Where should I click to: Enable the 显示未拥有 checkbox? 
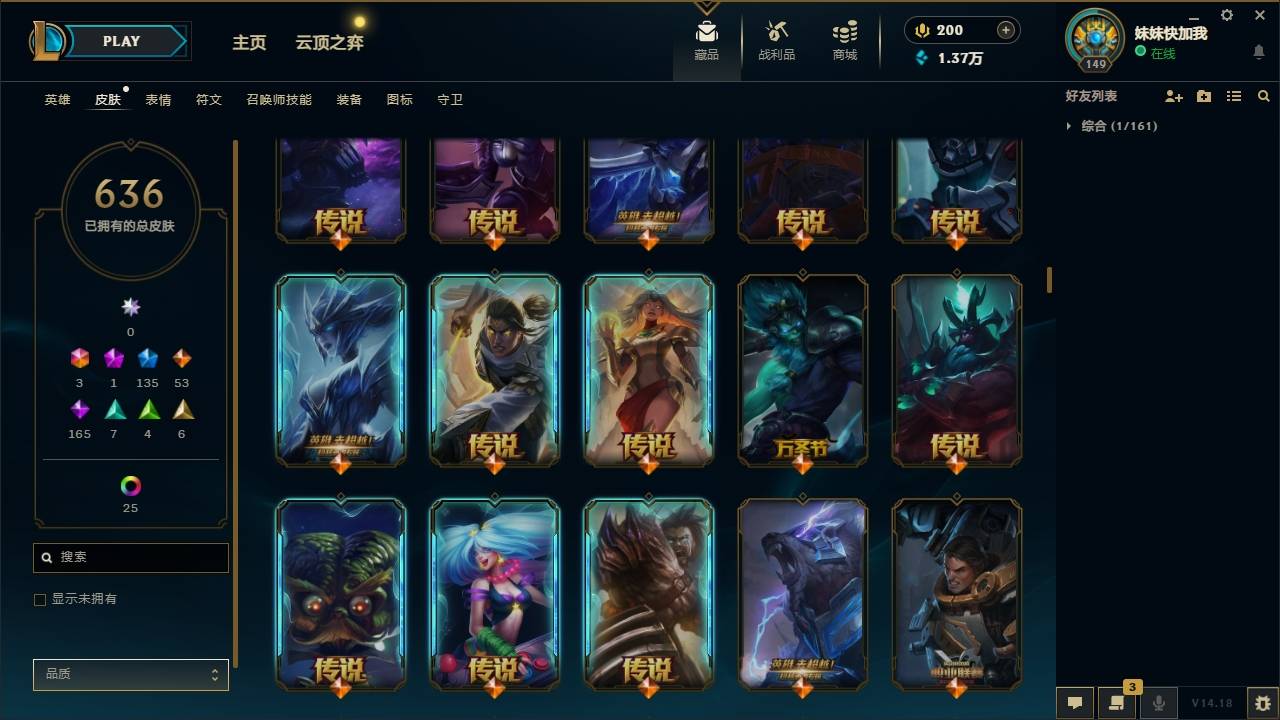[x=40, y=599]
